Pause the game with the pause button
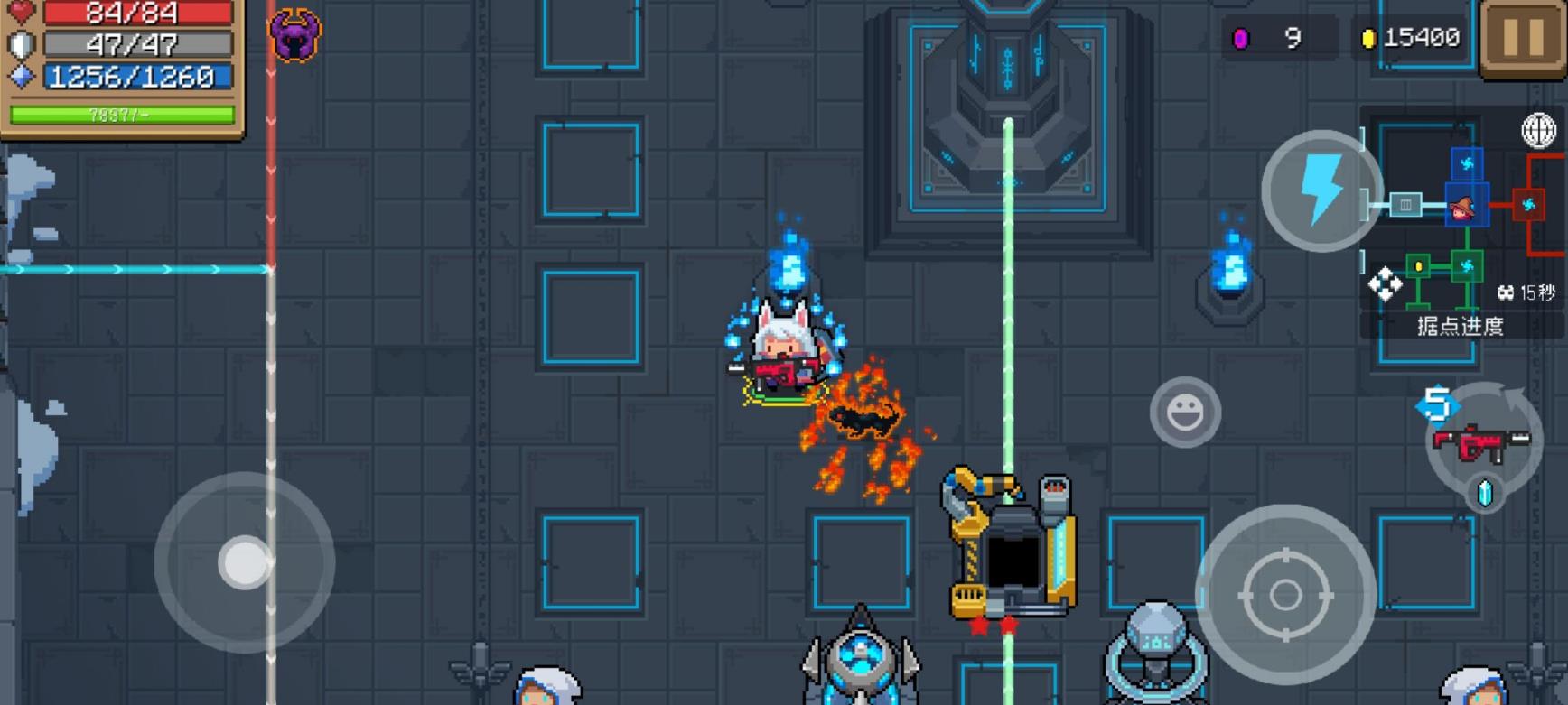Image resolution: width=1568 pixels, height=705 pixels. coord(1523,39)
